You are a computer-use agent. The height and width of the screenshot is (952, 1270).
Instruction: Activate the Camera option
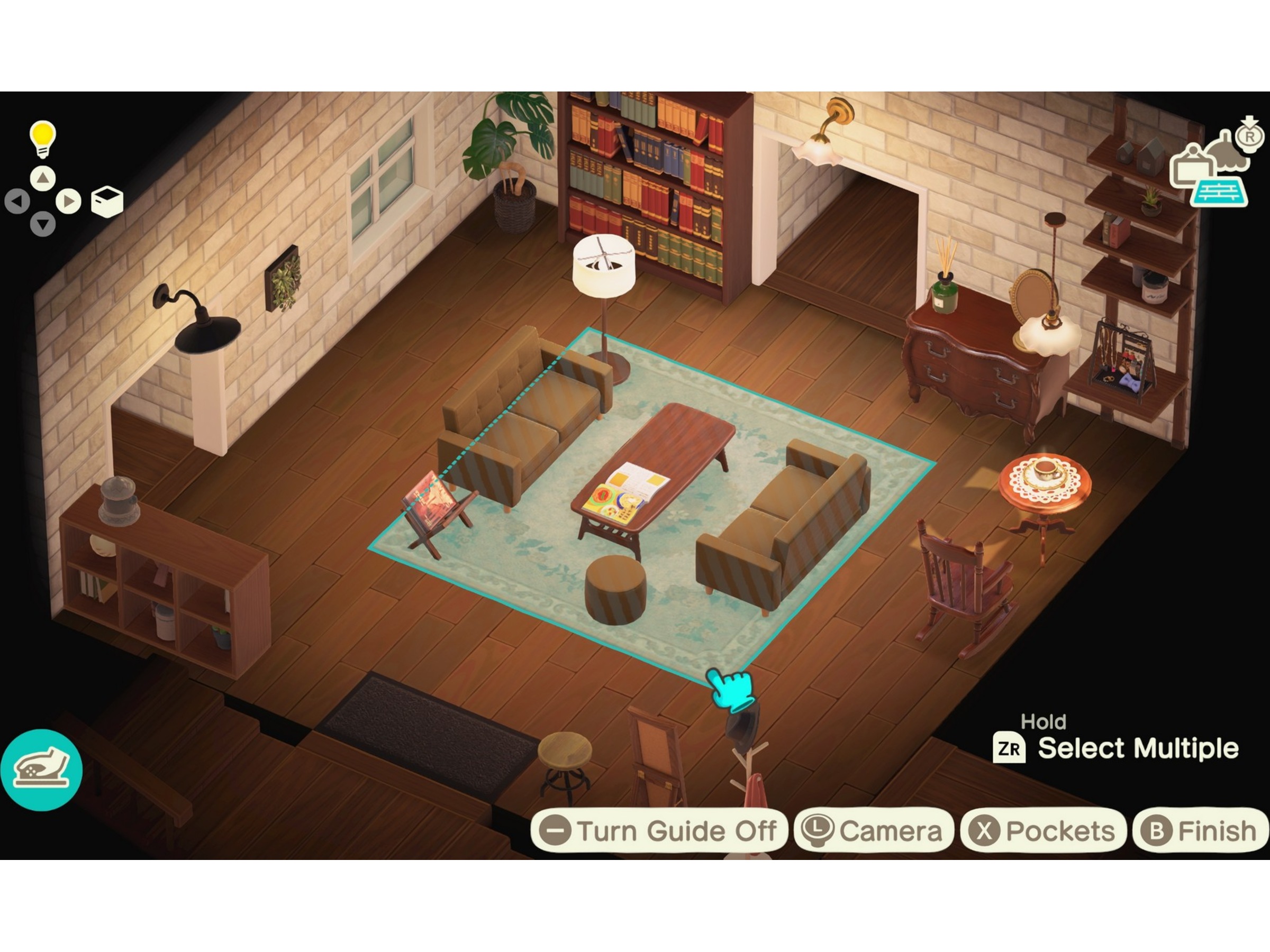(873, 830)
